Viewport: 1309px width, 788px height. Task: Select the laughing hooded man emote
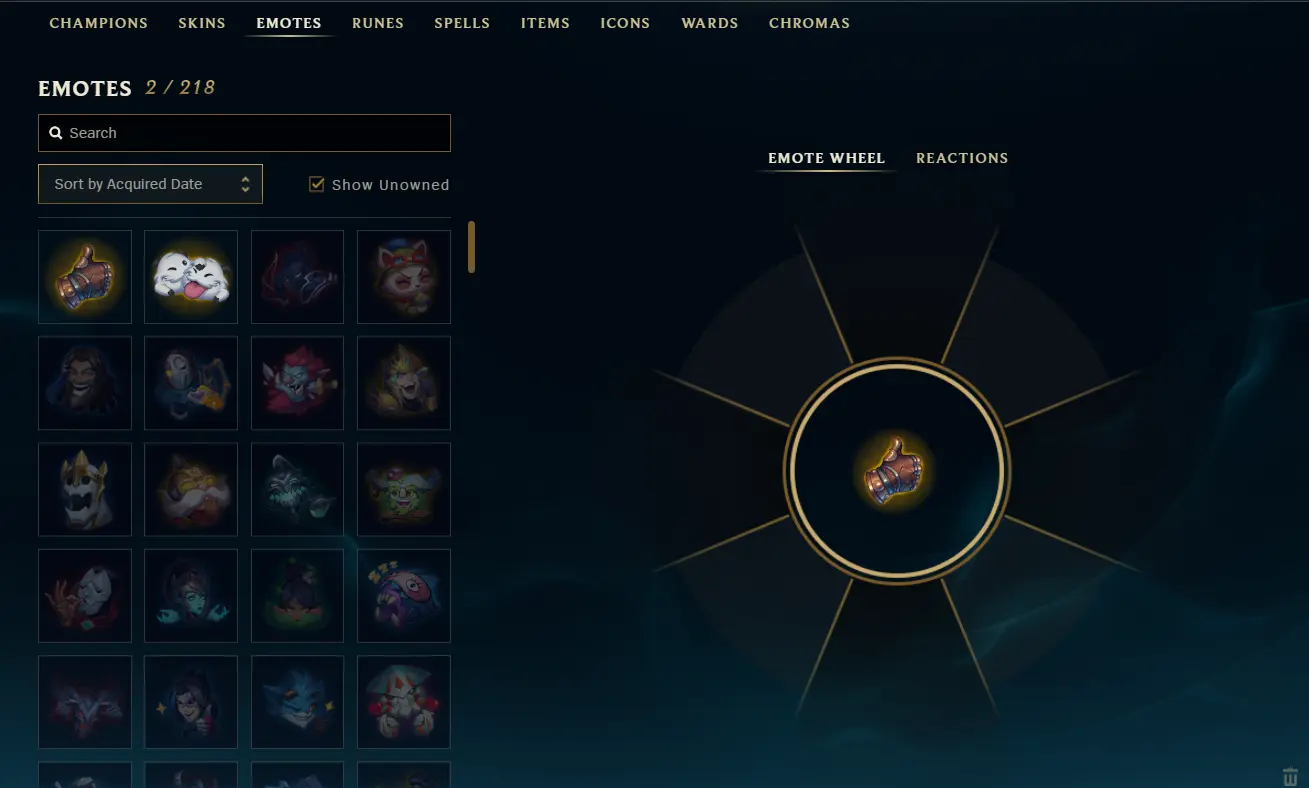pos(85,383)
